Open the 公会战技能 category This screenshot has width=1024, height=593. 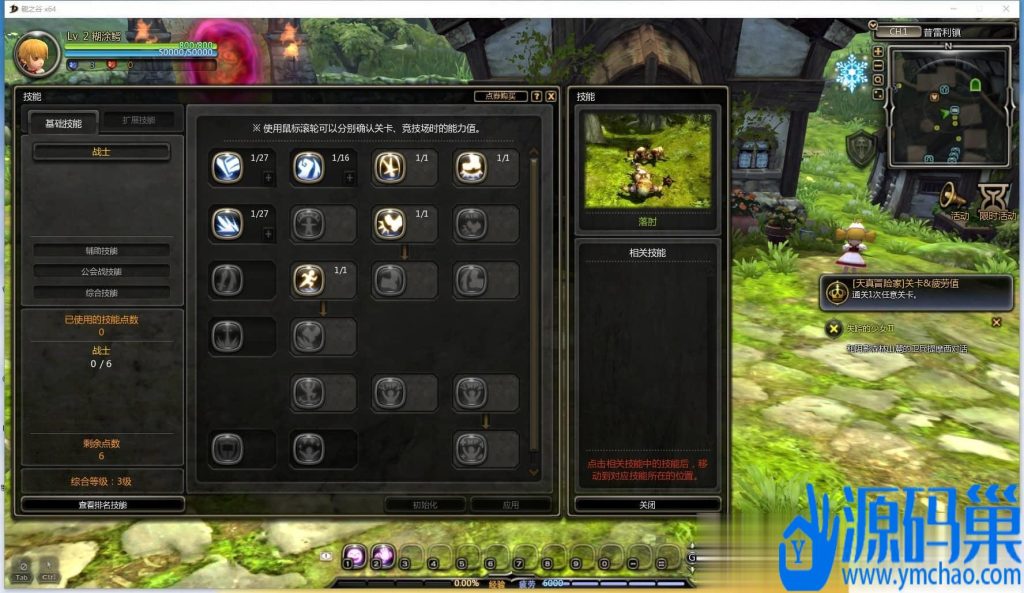click(x=101, y=271)
